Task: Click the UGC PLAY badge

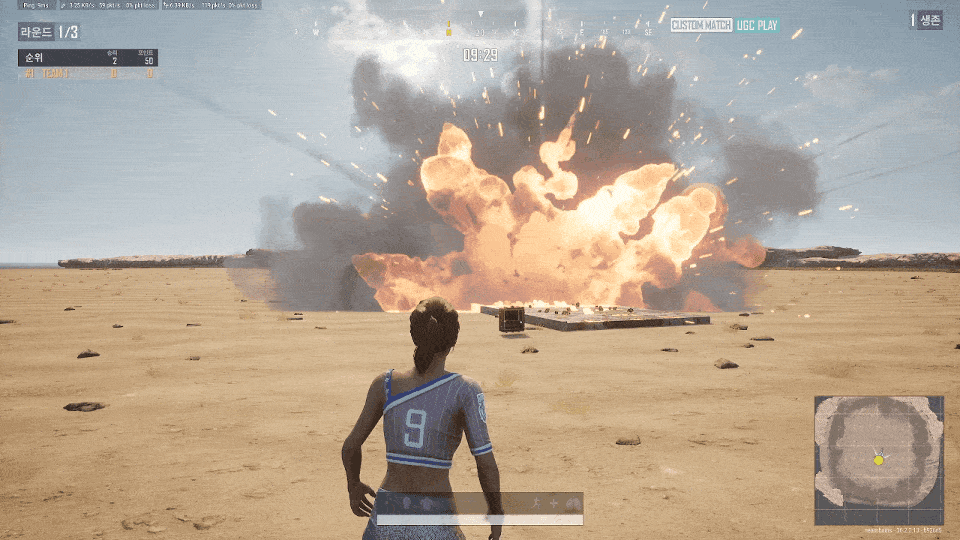Action: tap(757, 25)
